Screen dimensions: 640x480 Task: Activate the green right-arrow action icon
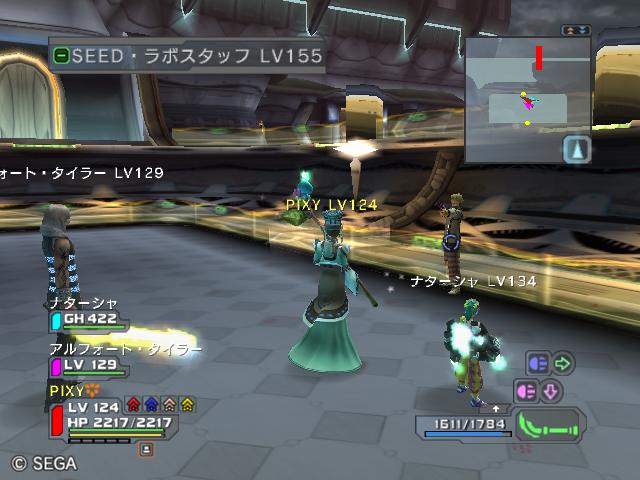(x=562, y=363)
